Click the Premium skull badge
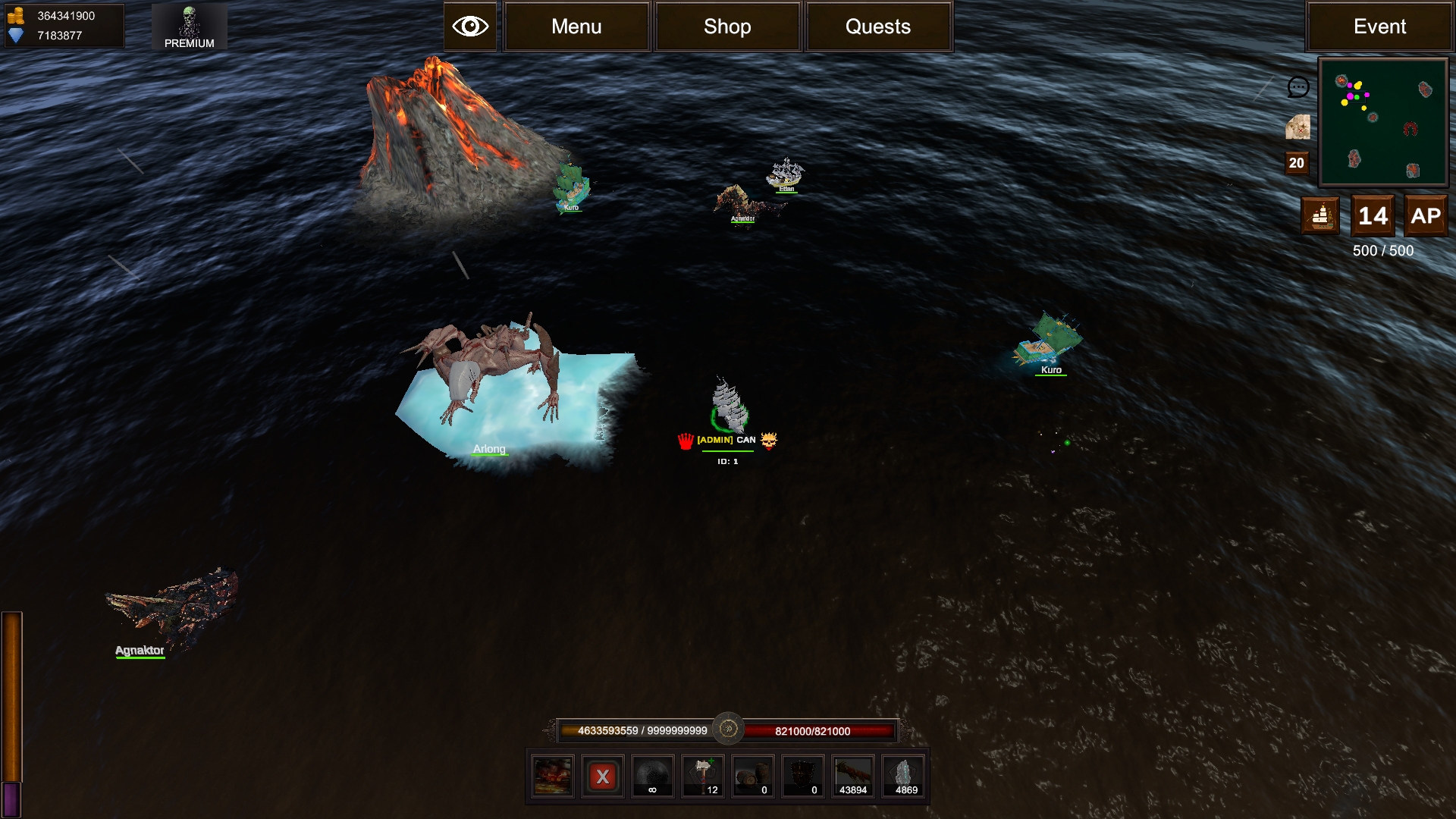The image size is (1456, 819). 189,27
